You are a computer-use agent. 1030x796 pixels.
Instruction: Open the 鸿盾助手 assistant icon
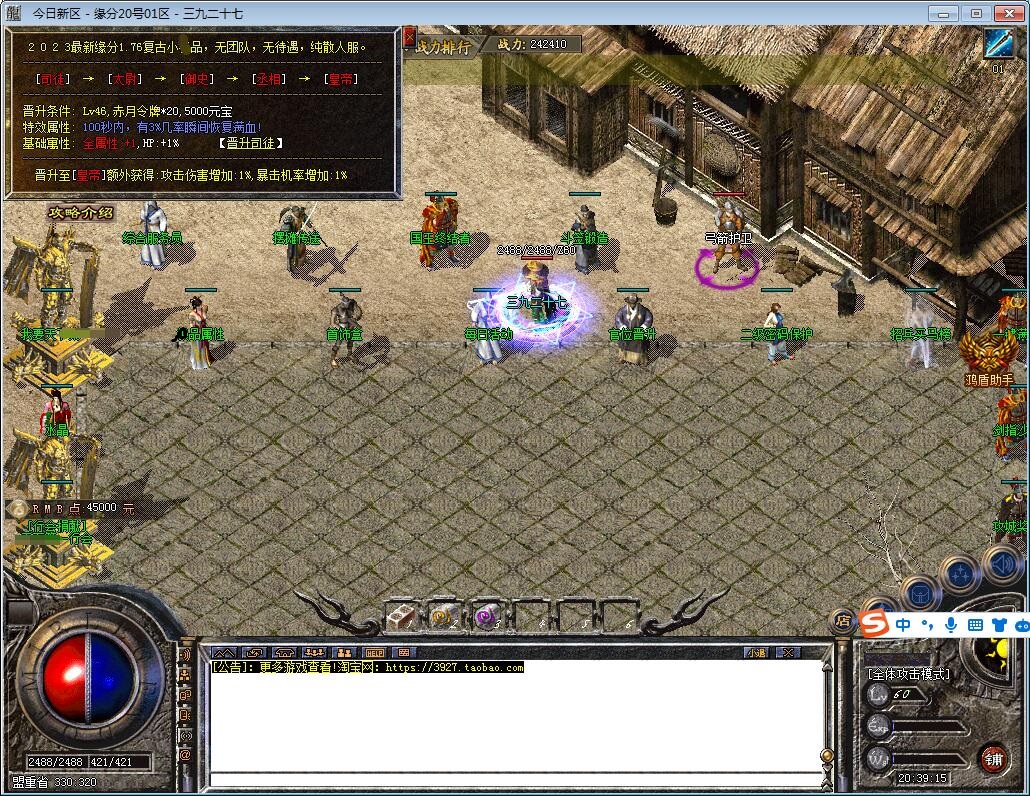tap(989, 357)
